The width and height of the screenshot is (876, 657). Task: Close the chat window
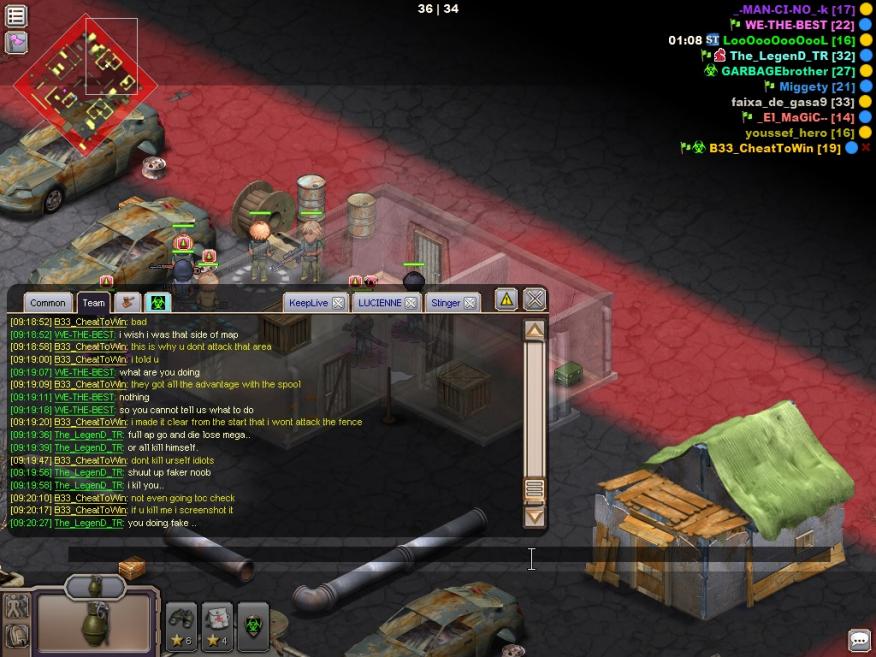[x=535, y=299]
